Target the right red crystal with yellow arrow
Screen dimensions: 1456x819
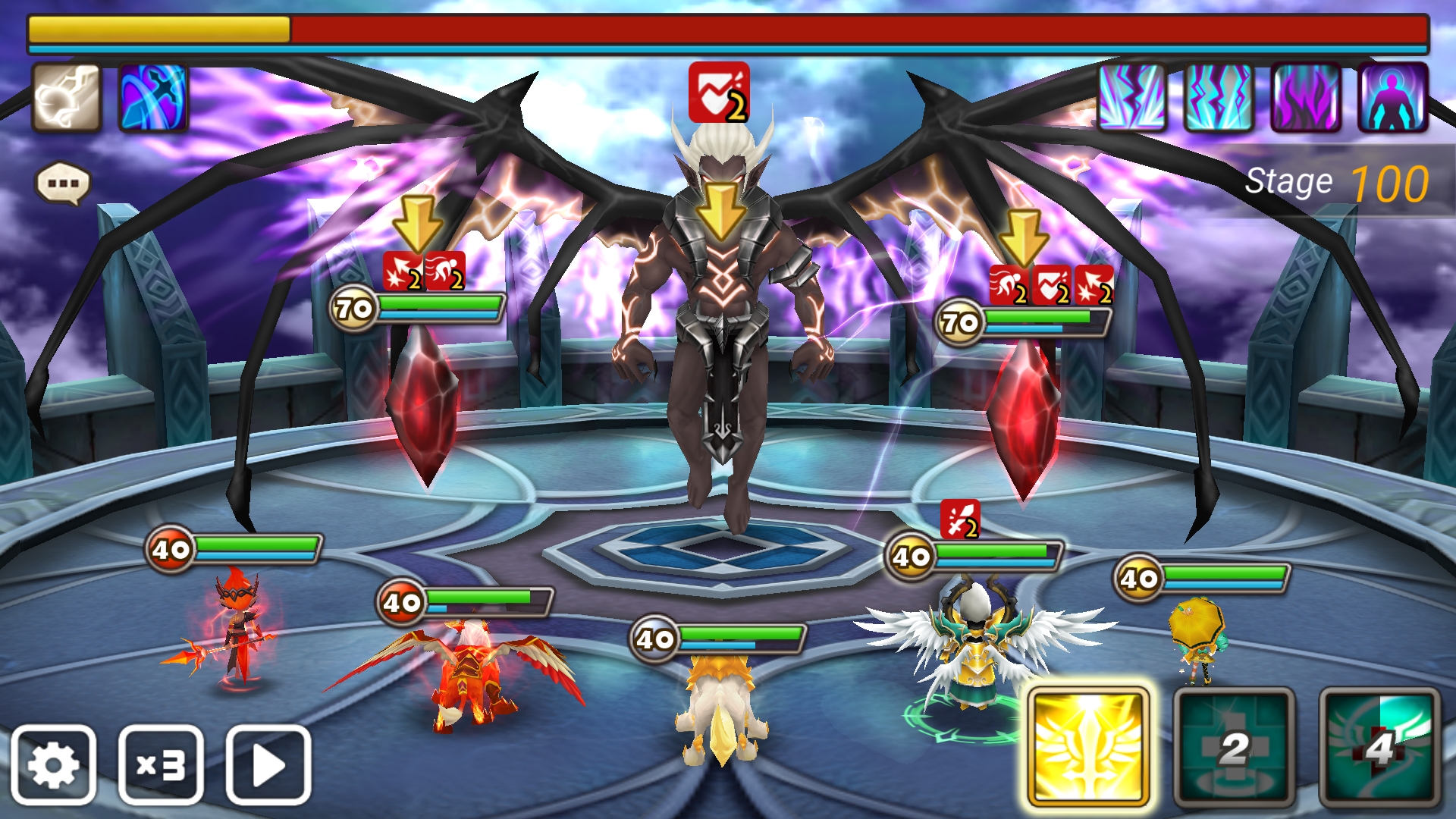pos(1024,417)
